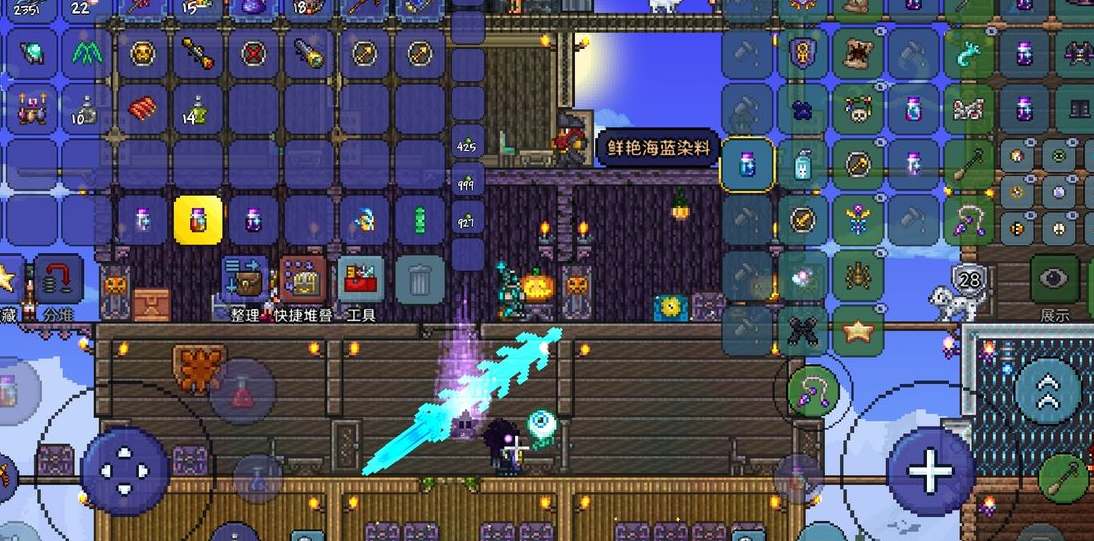Screen dimensions: 1094x541
Task: Select the skull with jester hat slot
Action: [x=859, y=108]
